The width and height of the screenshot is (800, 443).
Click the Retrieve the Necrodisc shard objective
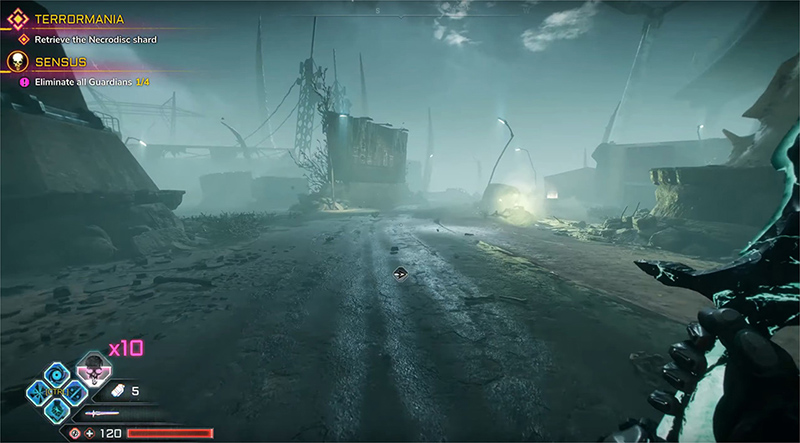click(x=96, y=40)
